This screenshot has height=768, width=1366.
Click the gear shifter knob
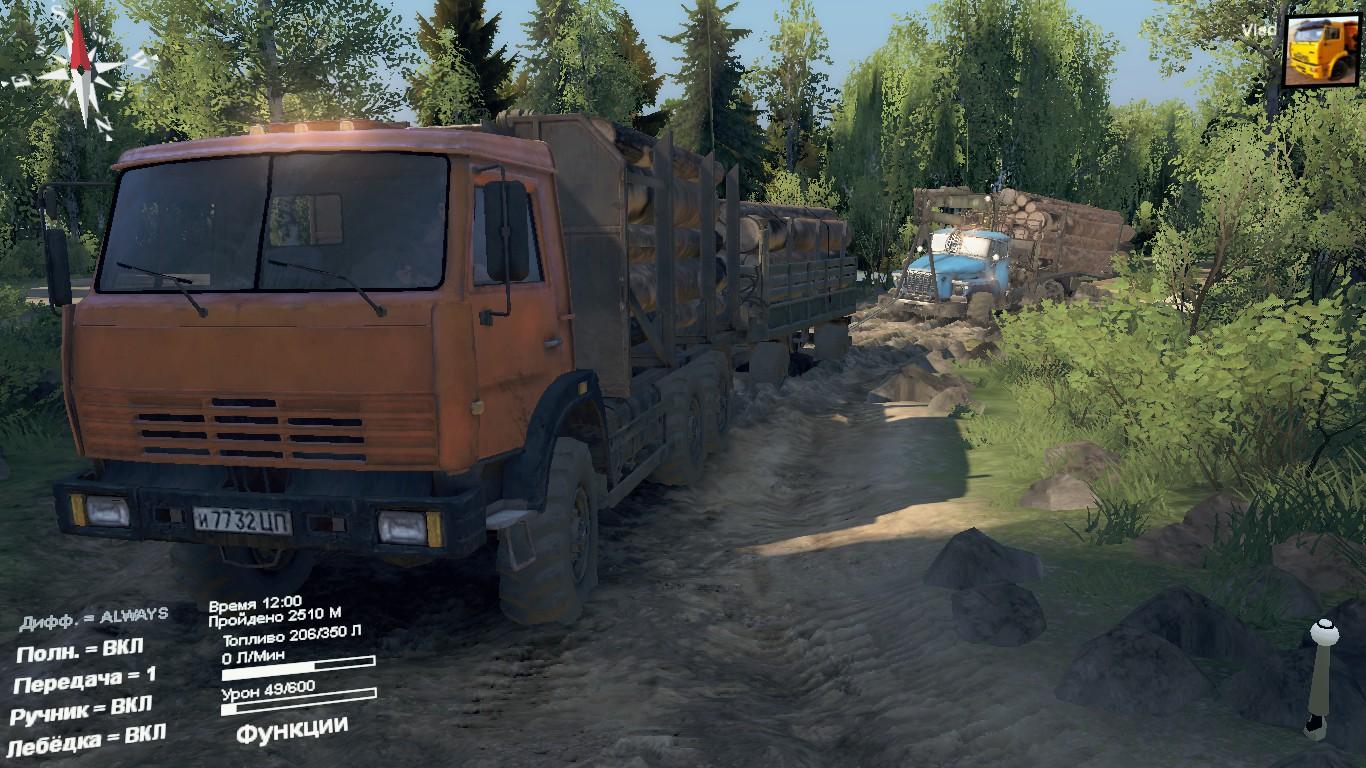[1324, 632]
